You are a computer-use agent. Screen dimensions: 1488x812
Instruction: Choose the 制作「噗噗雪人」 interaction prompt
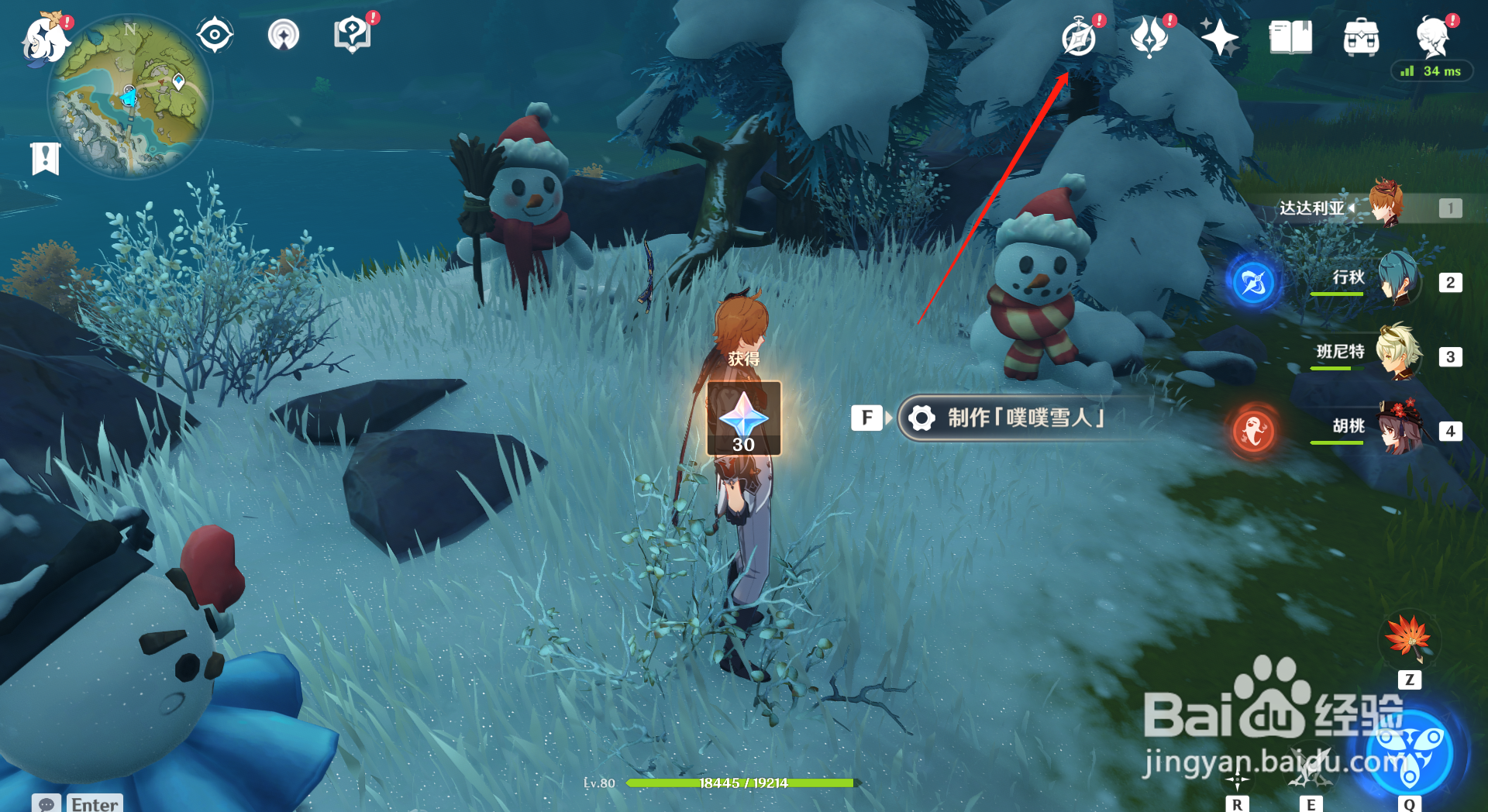(x=1023, y=418)
